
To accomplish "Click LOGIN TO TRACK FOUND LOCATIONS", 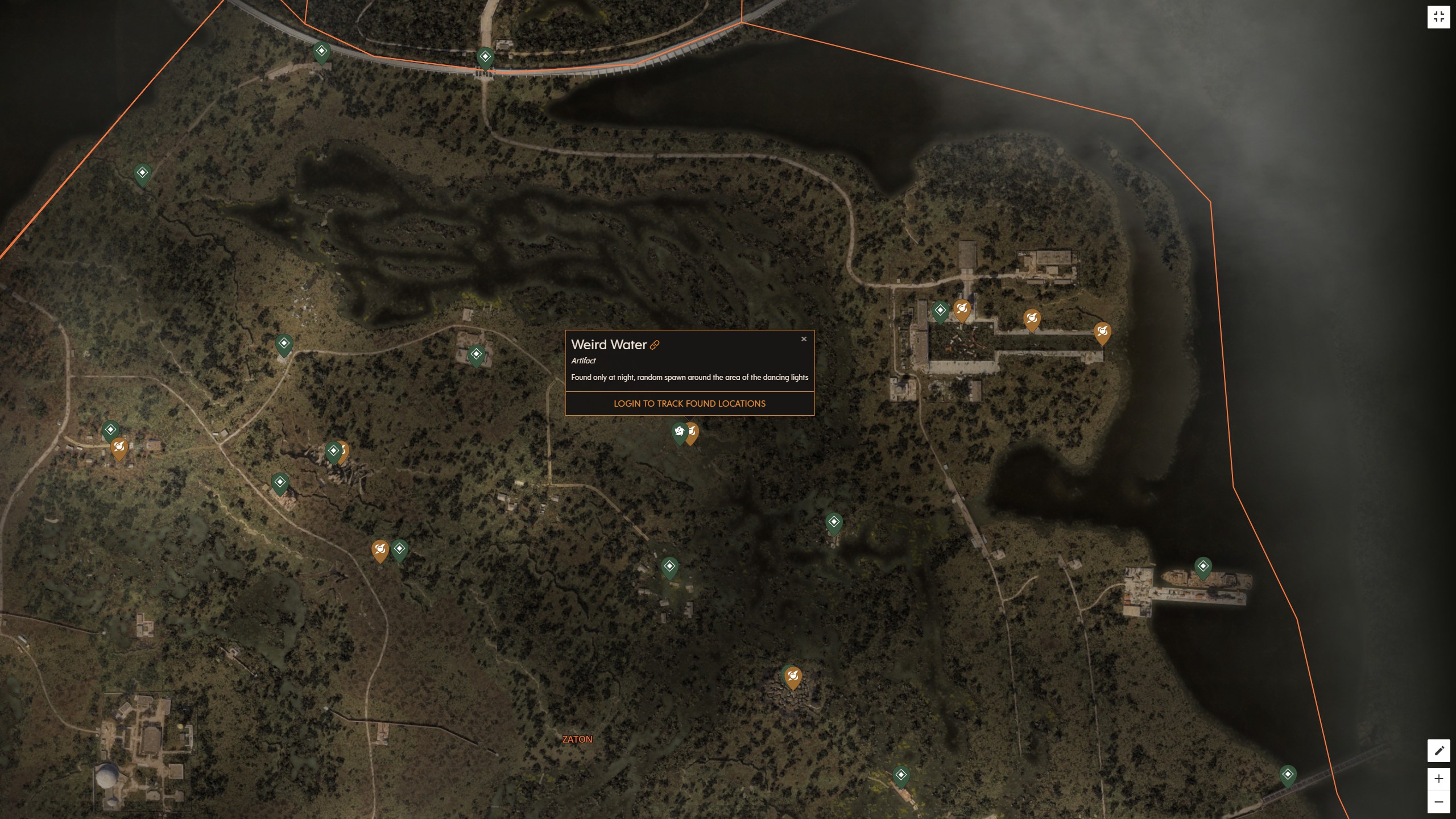I will point(689,404).
